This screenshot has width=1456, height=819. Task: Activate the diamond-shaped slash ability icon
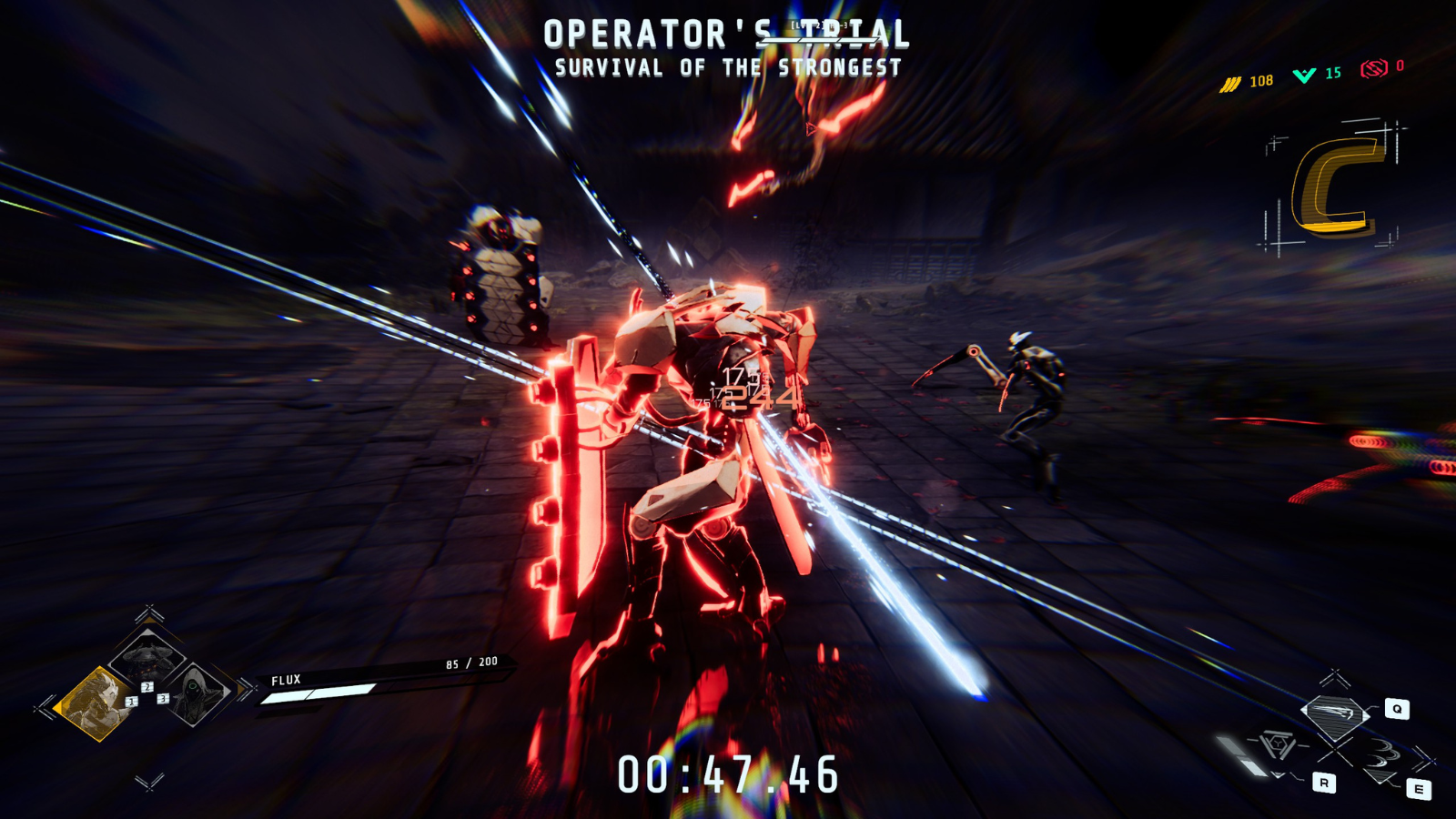1335,713
